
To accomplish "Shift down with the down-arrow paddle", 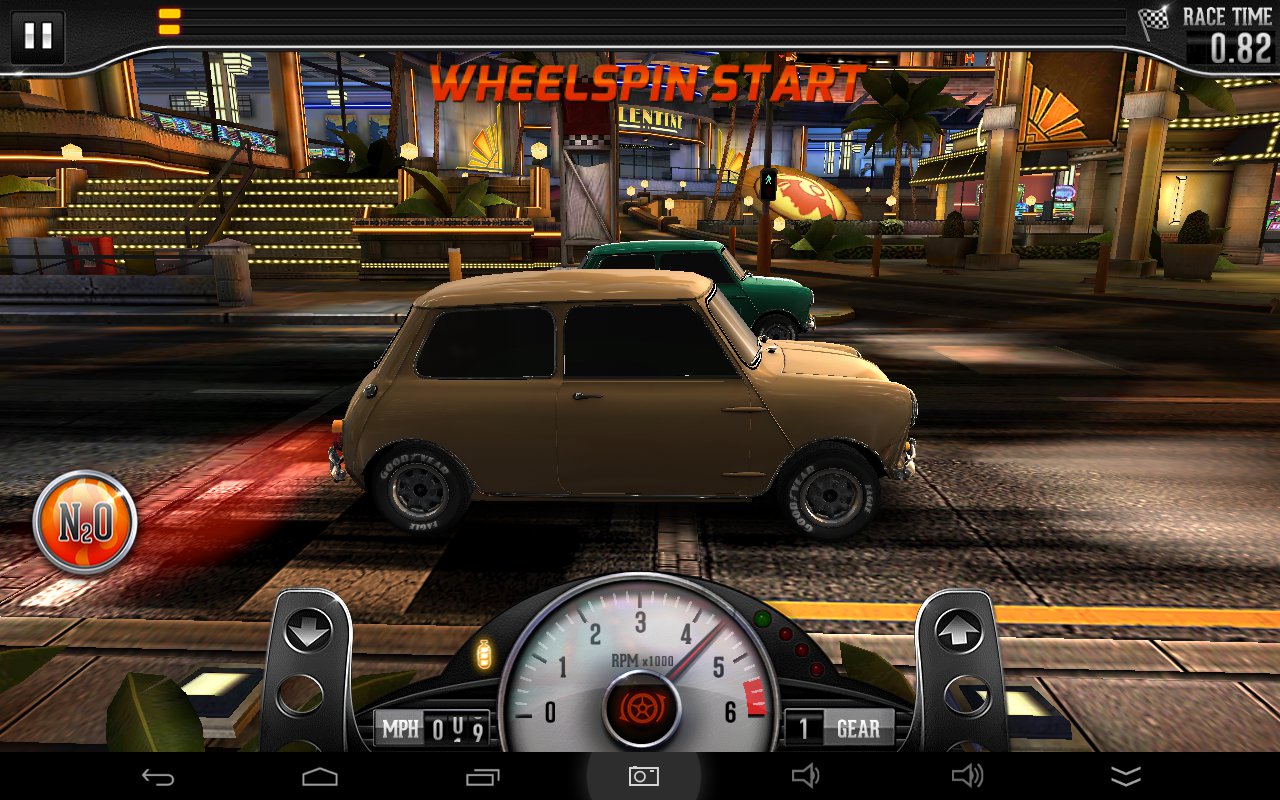I will [309, 633].
